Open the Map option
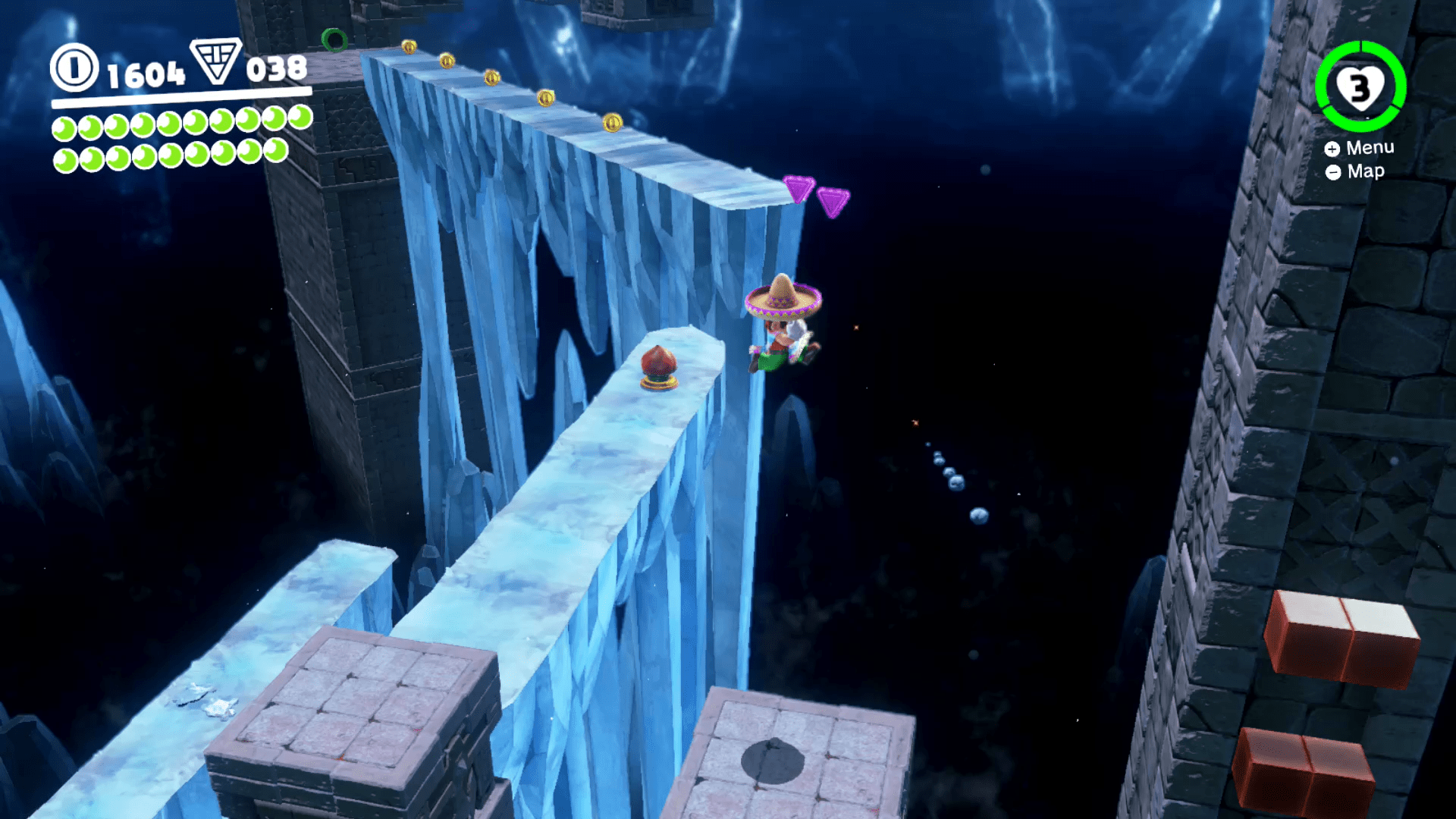This screenshot has height=819, width=1456. (x=1365, y=171)
